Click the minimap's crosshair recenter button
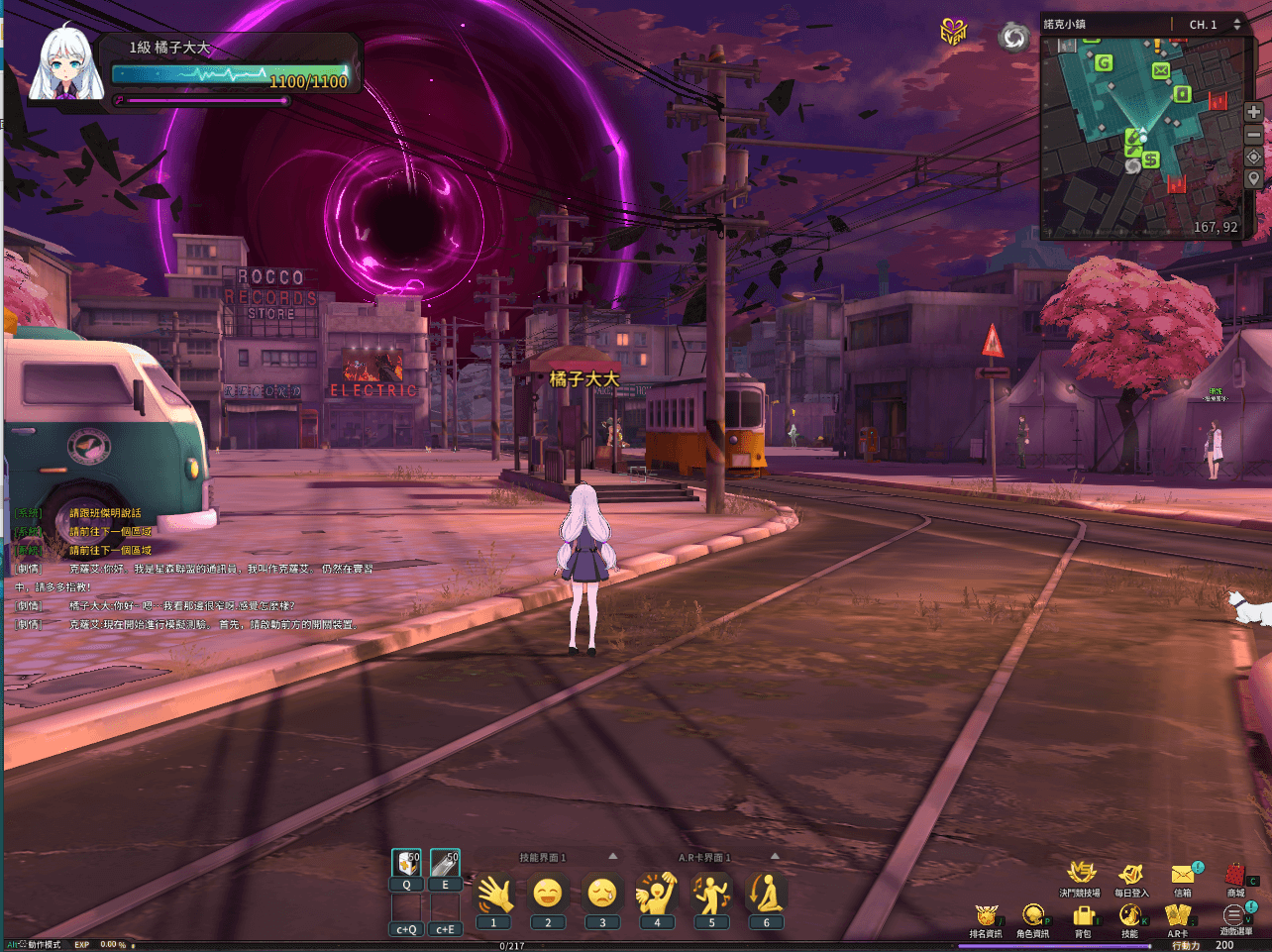 coord(1253,157)
